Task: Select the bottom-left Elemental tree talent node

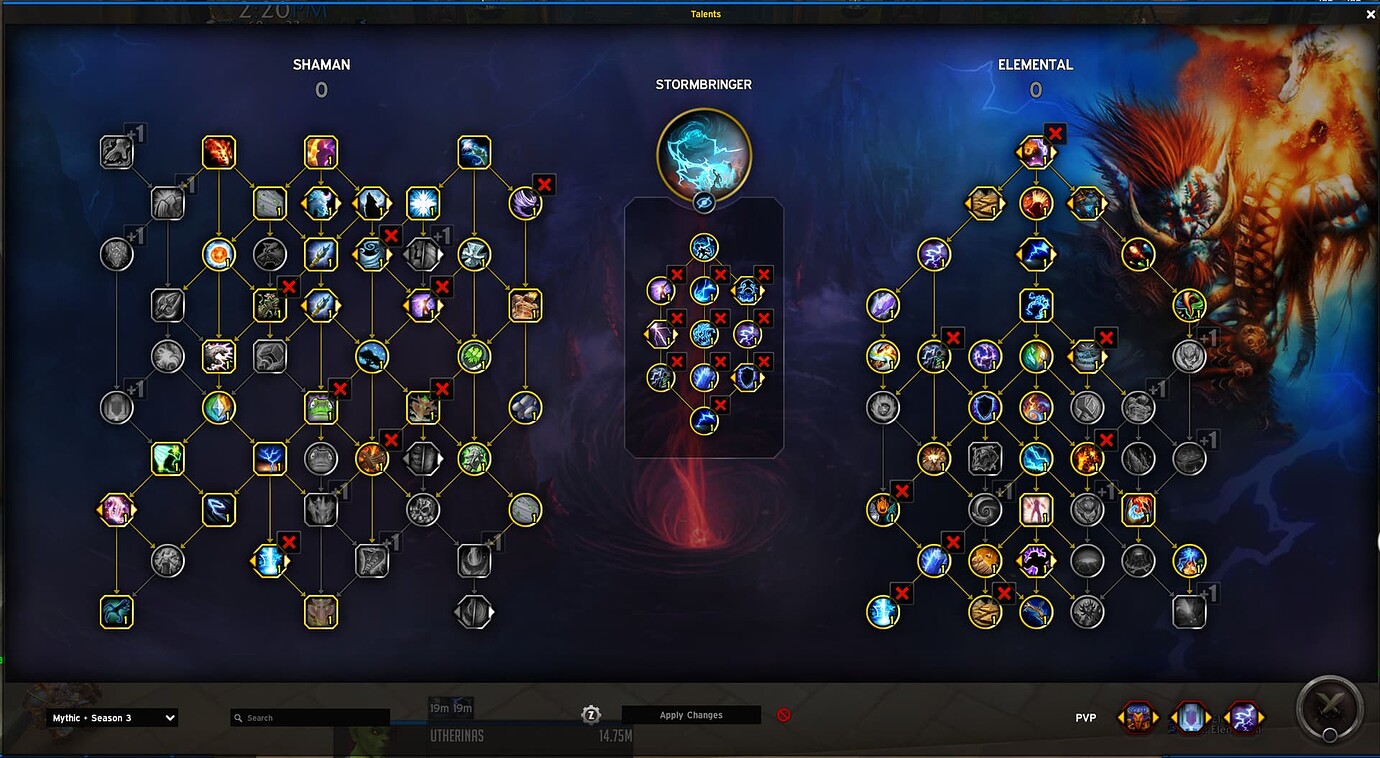Action: [x=883, y=612]
